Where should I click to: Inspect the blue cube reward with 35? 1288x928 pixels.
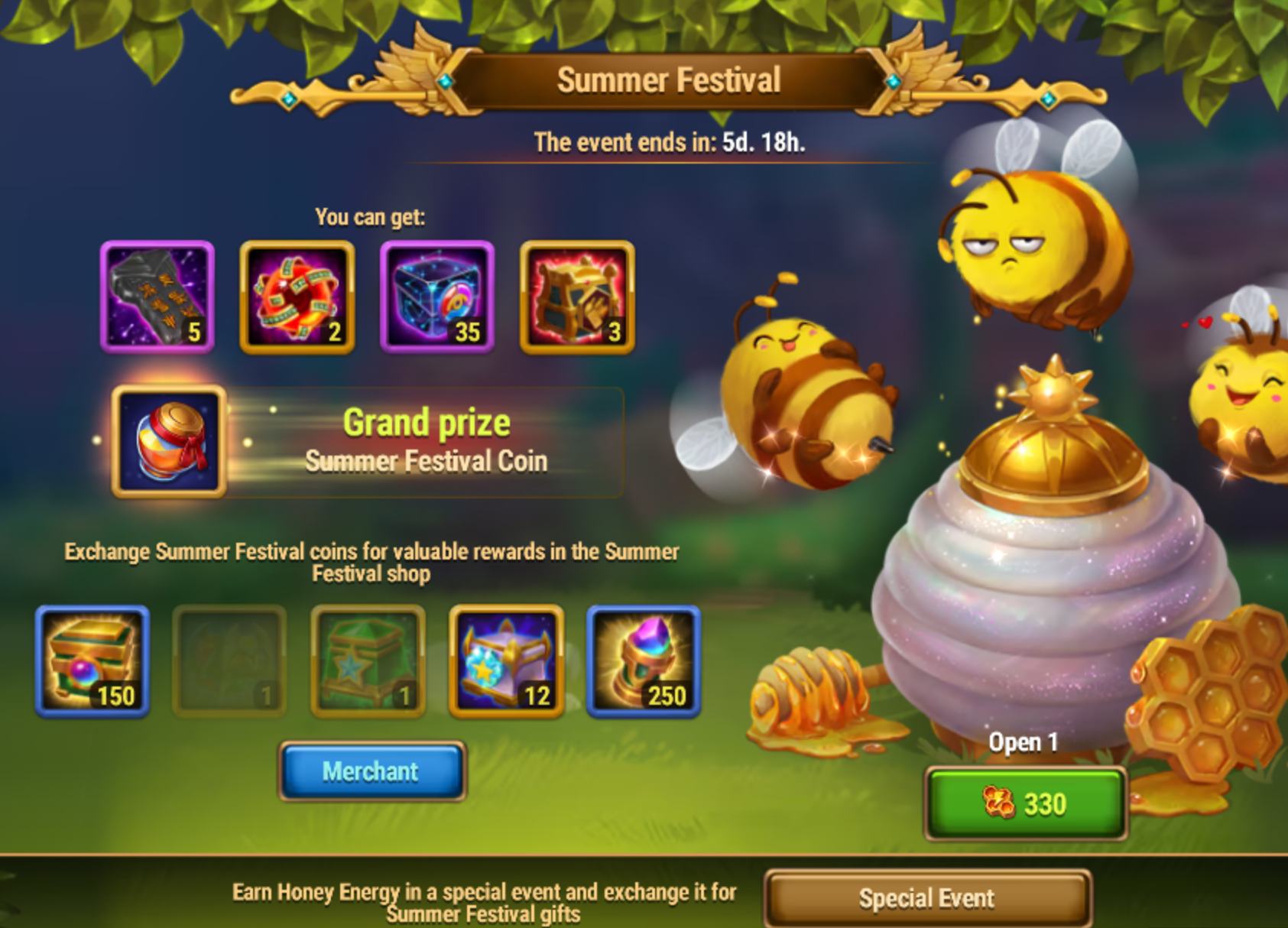pos(437,297)
